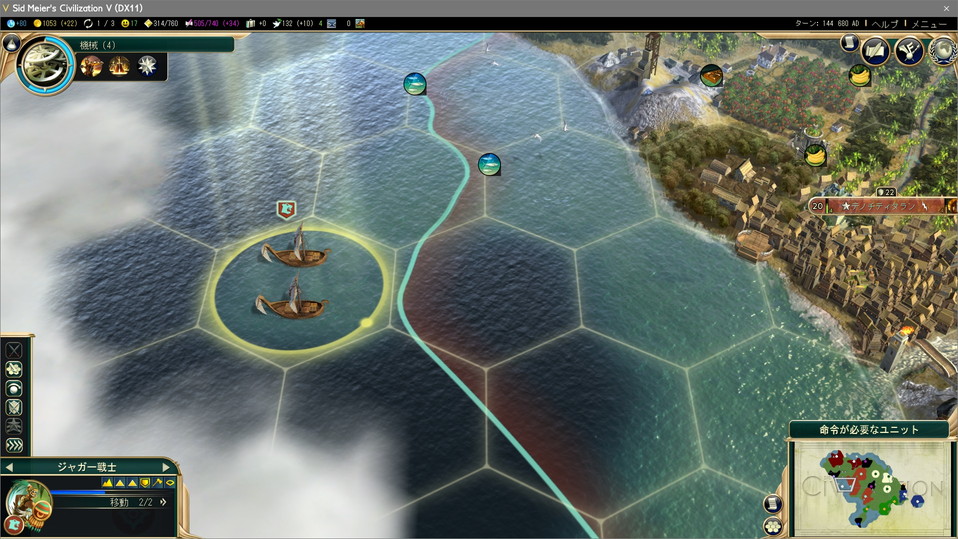Open the scroll button beside the minimap
This screenshot has height=539, width=958.
pyautogui.click(x=773, y=504)
